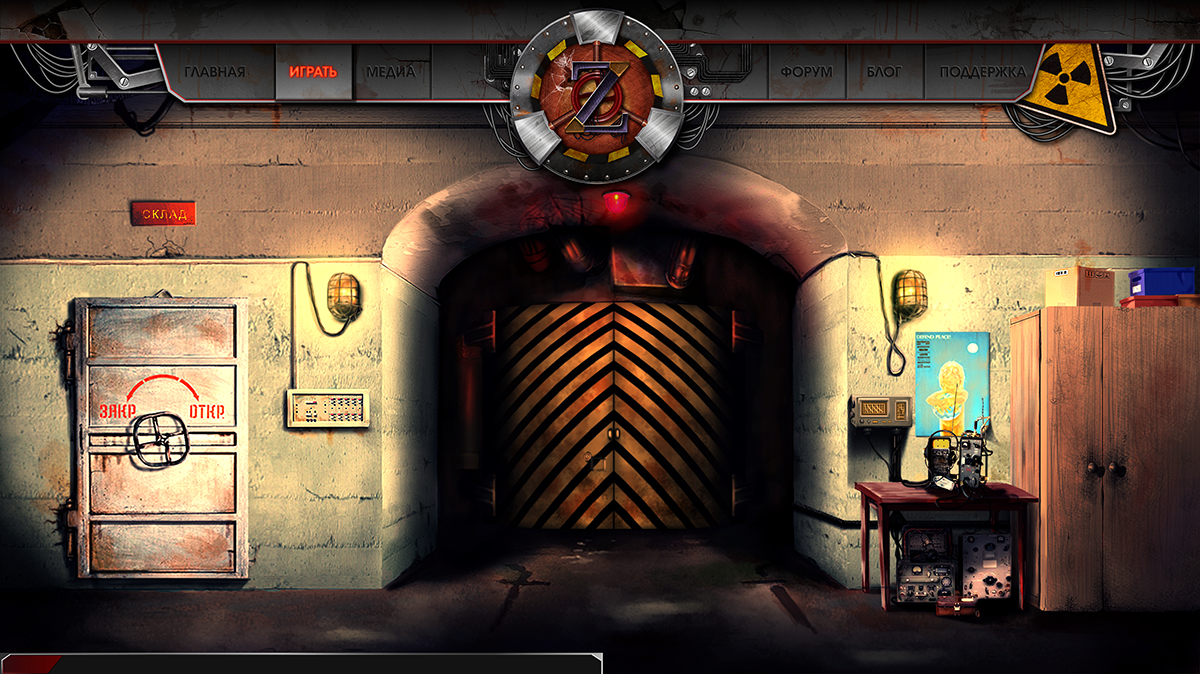The height and width of the screenshot is (674, 1200).
Task: Open the ГЛАВНАЯ home page
Action: (214, 72)
